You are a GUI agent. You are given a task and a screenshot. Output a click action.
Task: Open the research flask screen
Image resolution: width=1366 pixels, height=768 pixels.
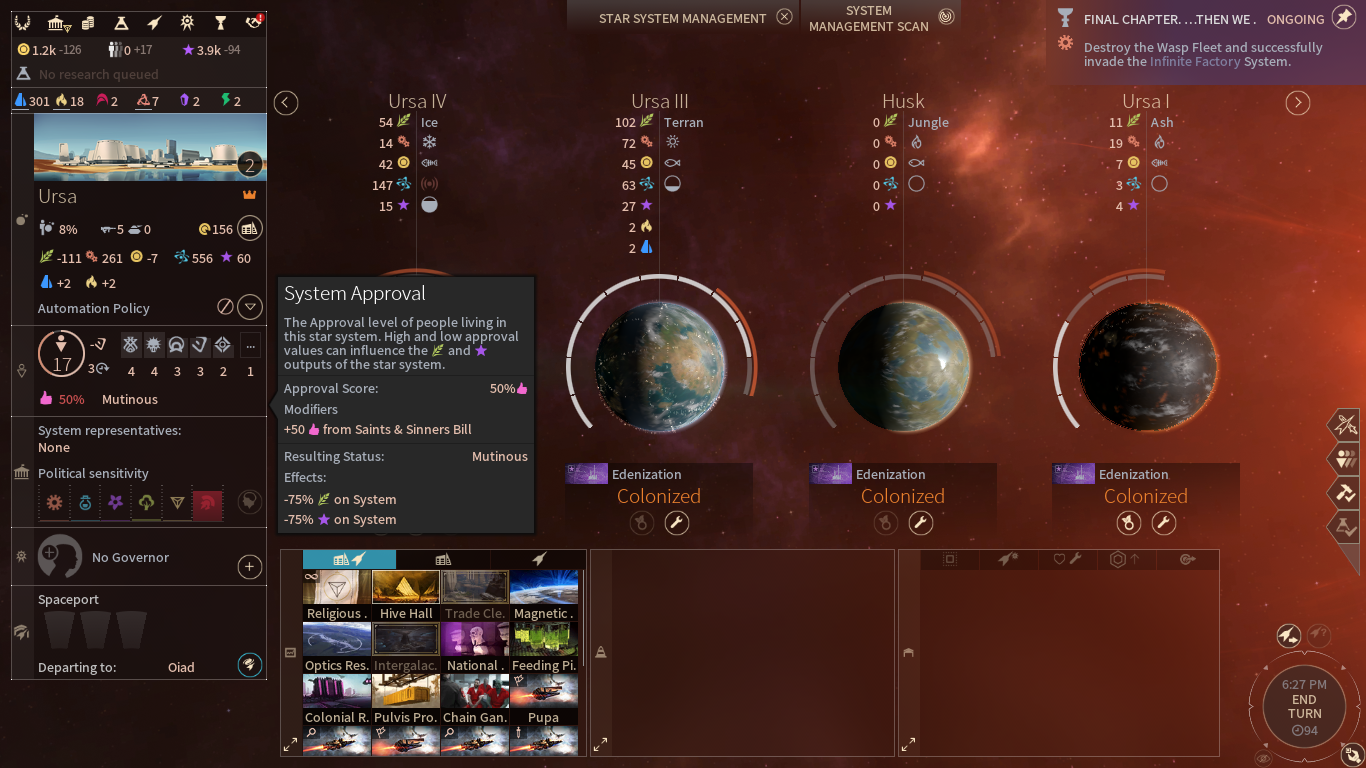120,23
